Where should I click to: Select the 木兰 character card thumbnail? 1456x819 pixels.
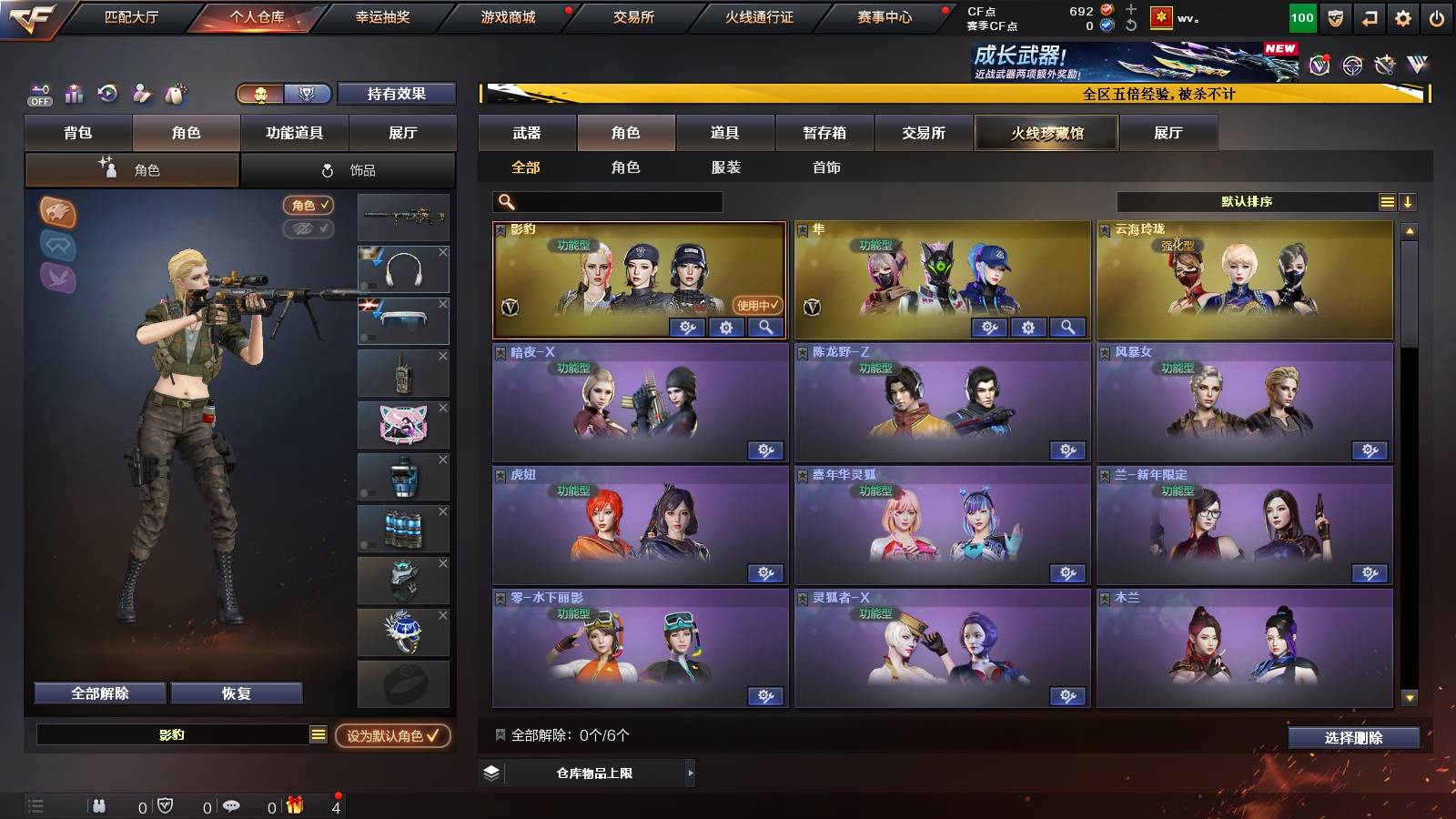click(x=1244, y=646)
